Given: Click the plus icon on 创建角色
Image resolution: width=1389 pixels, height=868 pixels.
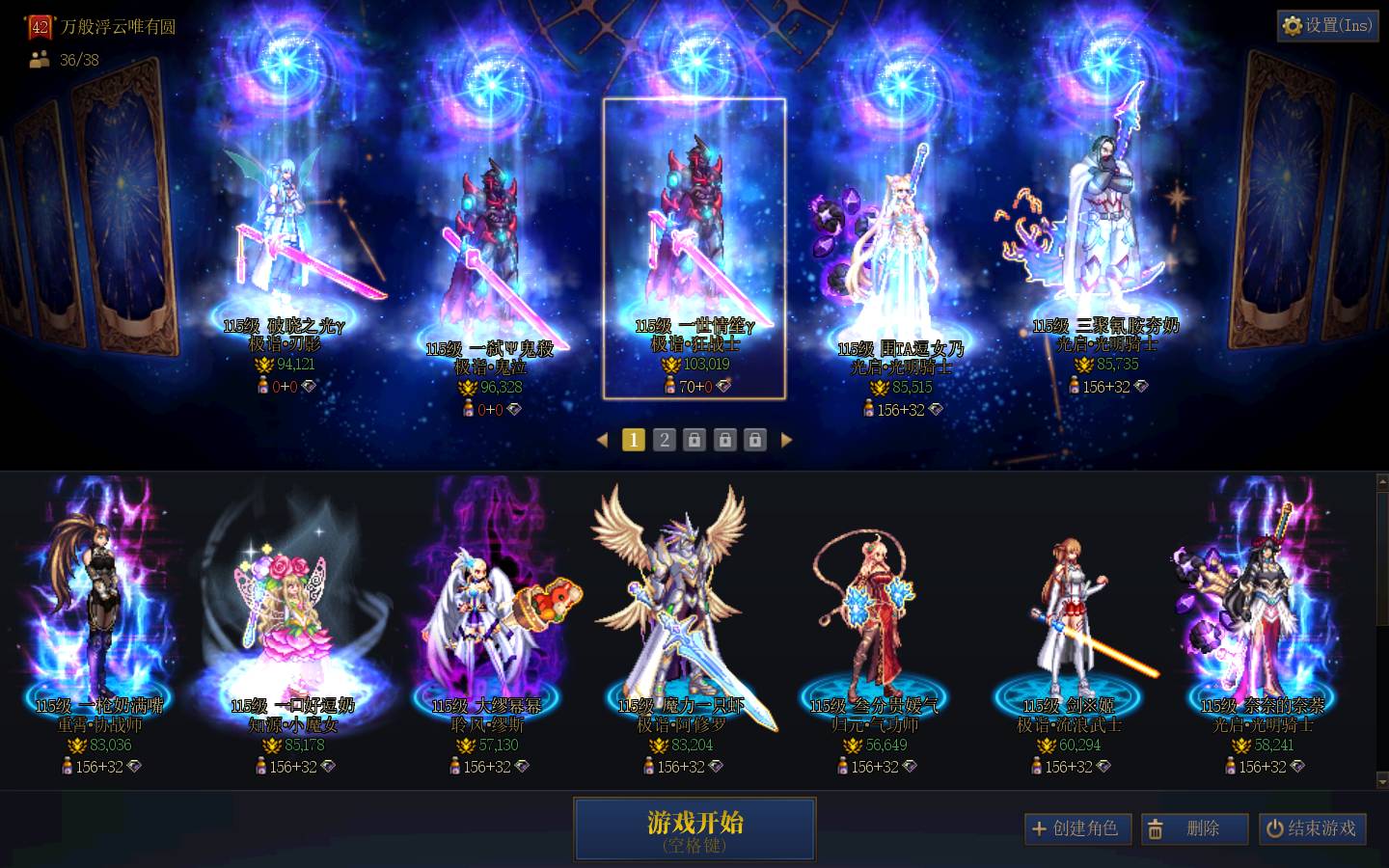Looking at the screenshot, I should pos(1040,828).
